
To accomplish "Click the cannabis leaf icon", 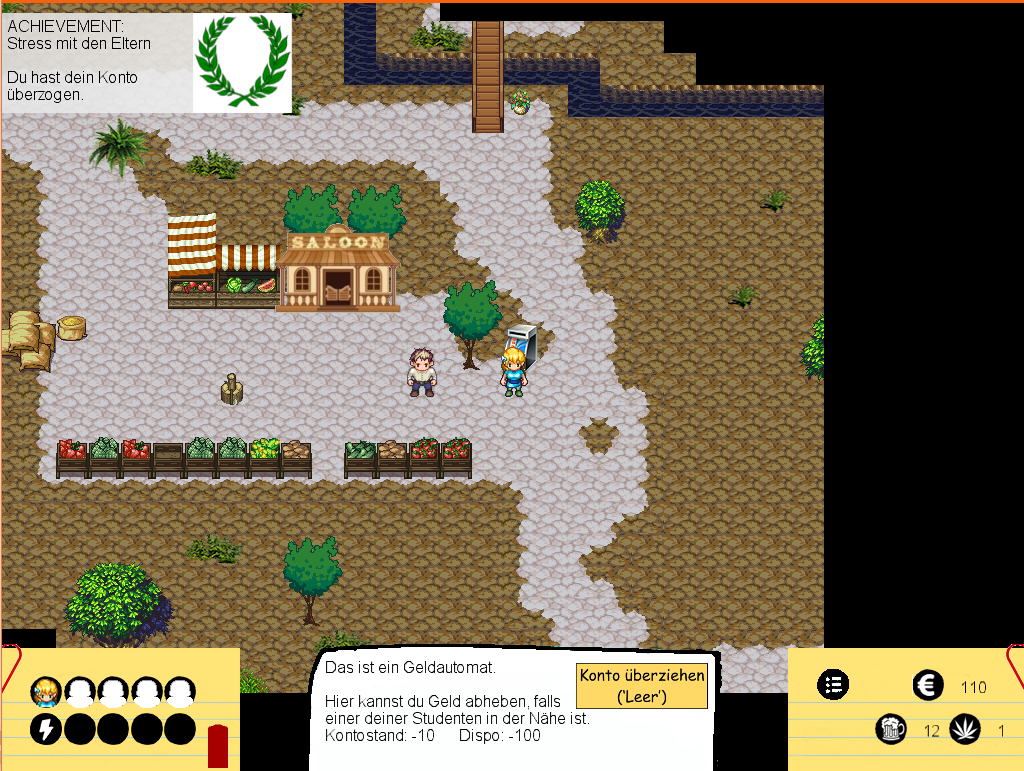I will point(965,729).
